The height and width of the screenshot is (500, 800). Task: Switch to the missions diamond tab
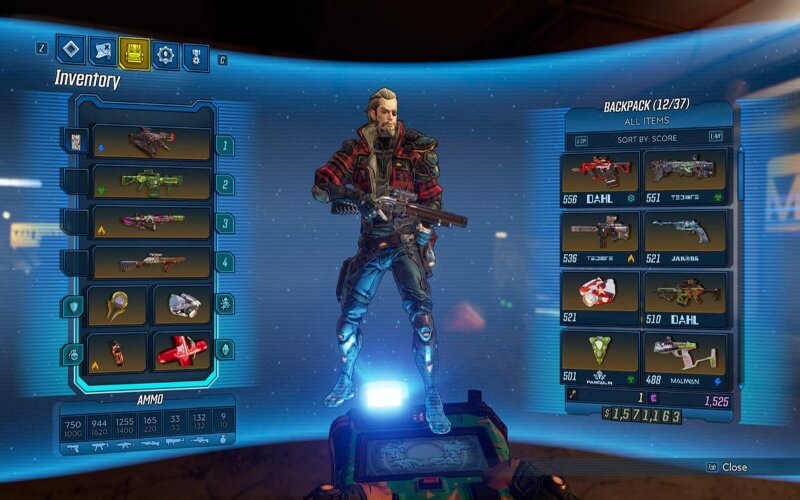70,49
